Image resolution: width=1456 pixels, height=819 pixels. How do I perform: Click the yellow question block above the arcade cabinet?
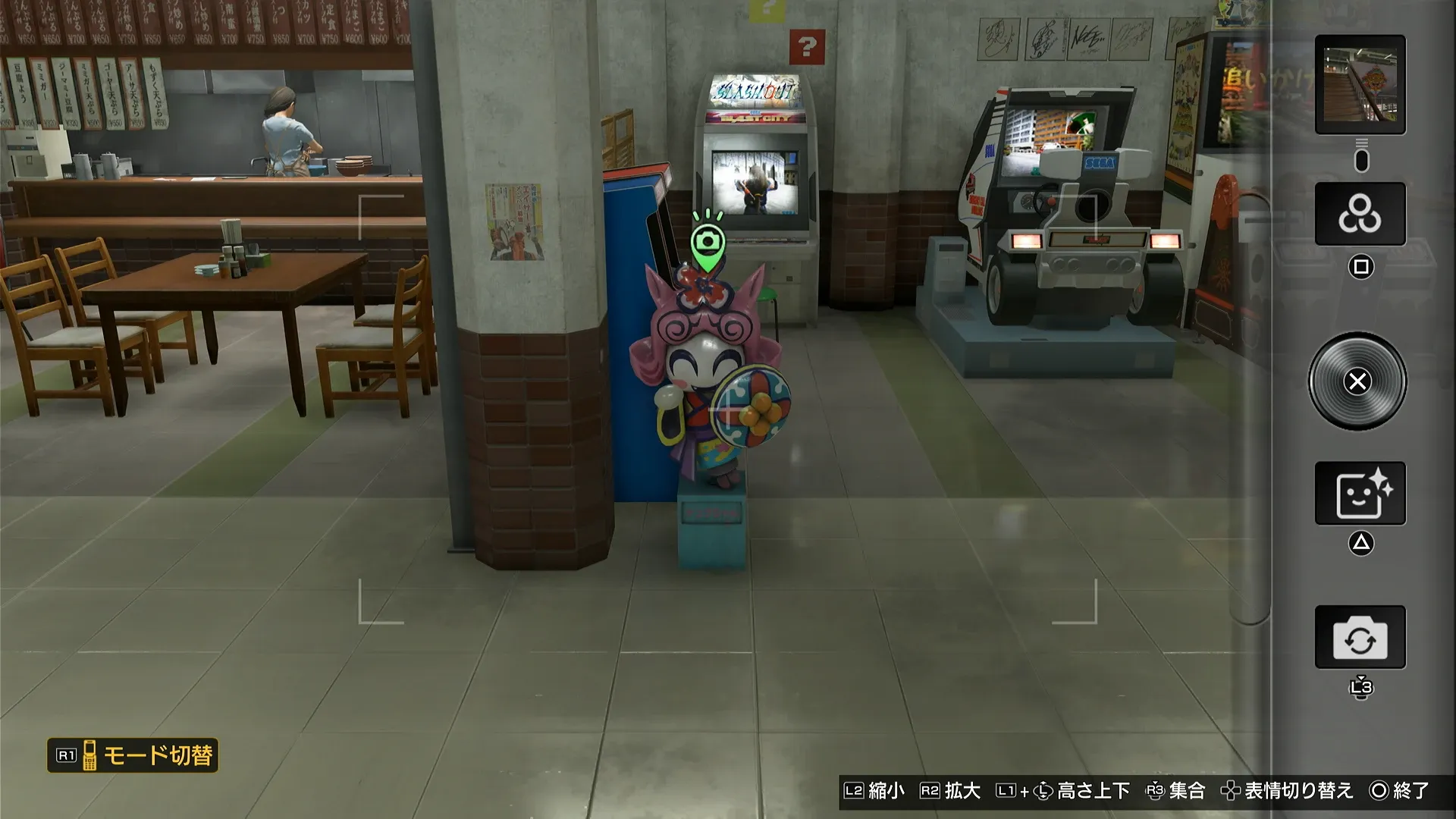(x=768, y=9)
